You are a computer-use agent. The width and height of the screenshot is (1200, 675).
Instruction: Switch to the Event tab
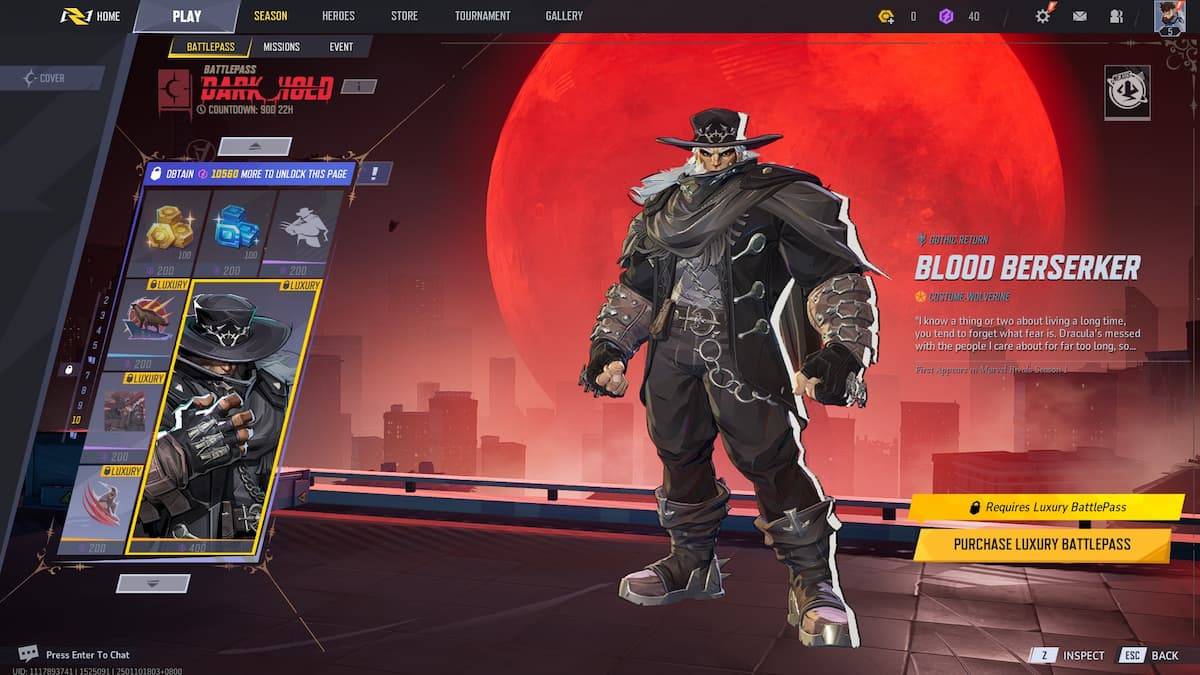tap(341, 47)
